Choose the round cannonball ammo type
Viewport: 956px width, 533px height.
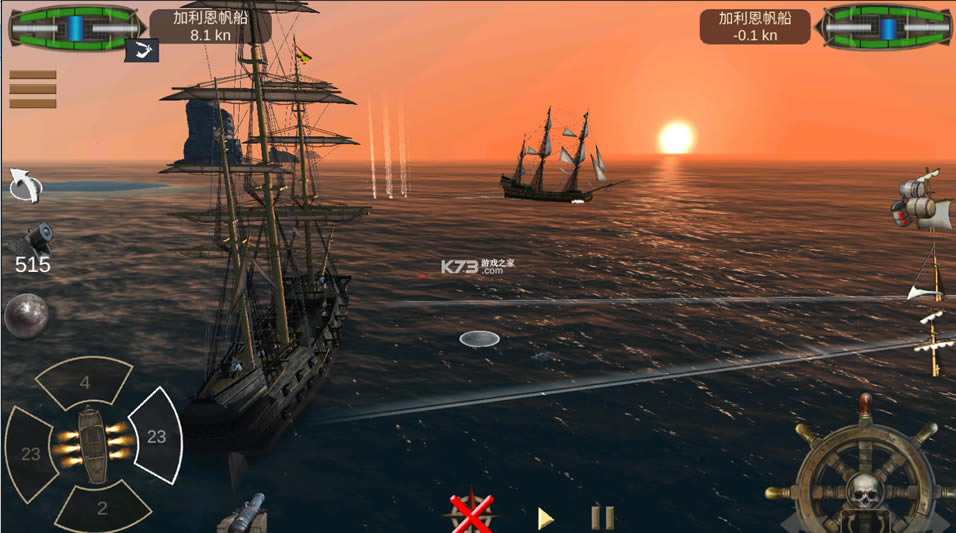click(25, 316)
